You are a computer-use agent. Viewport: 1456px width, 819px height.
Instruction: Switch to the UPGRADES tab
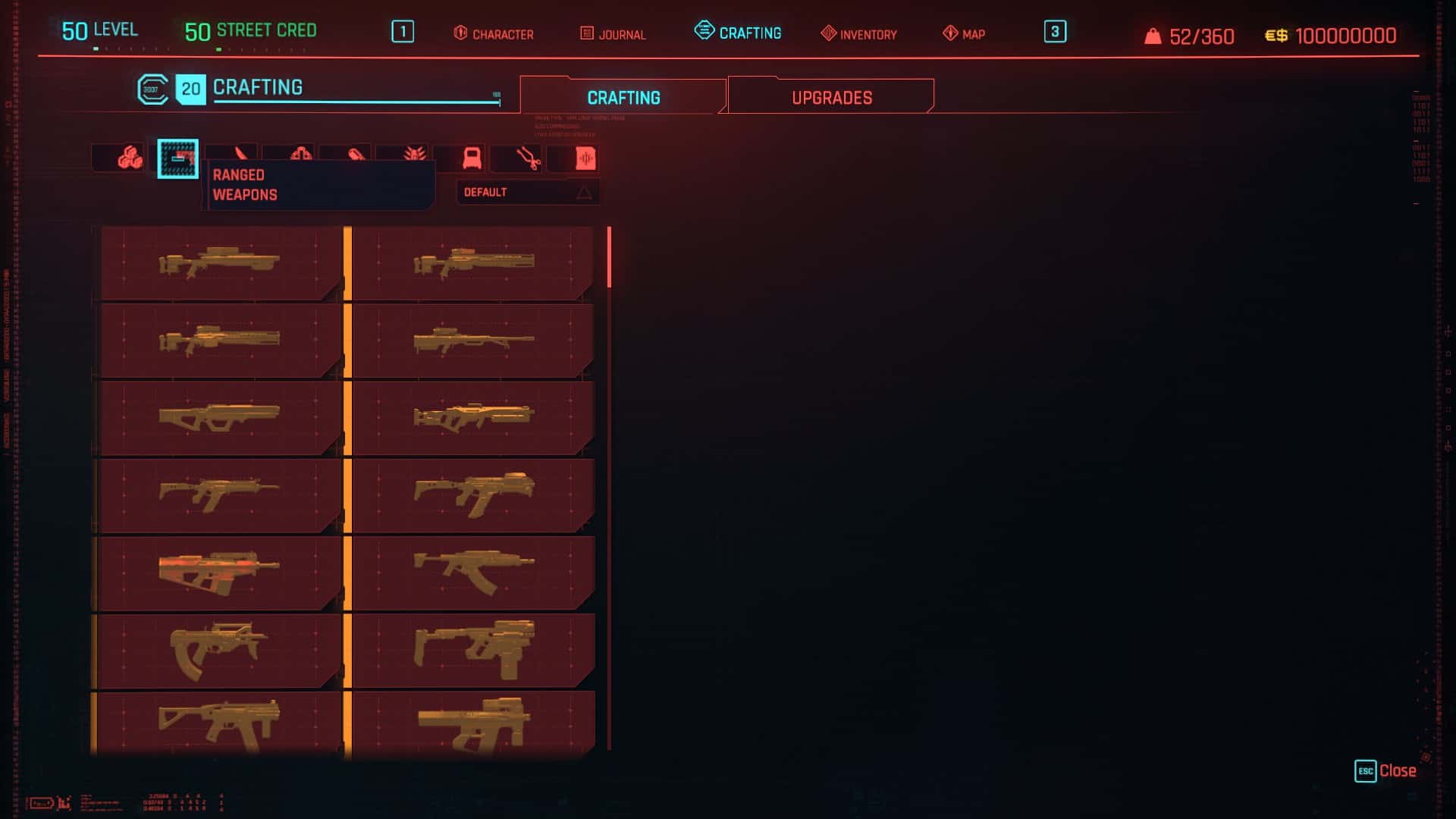coord(832,96)
